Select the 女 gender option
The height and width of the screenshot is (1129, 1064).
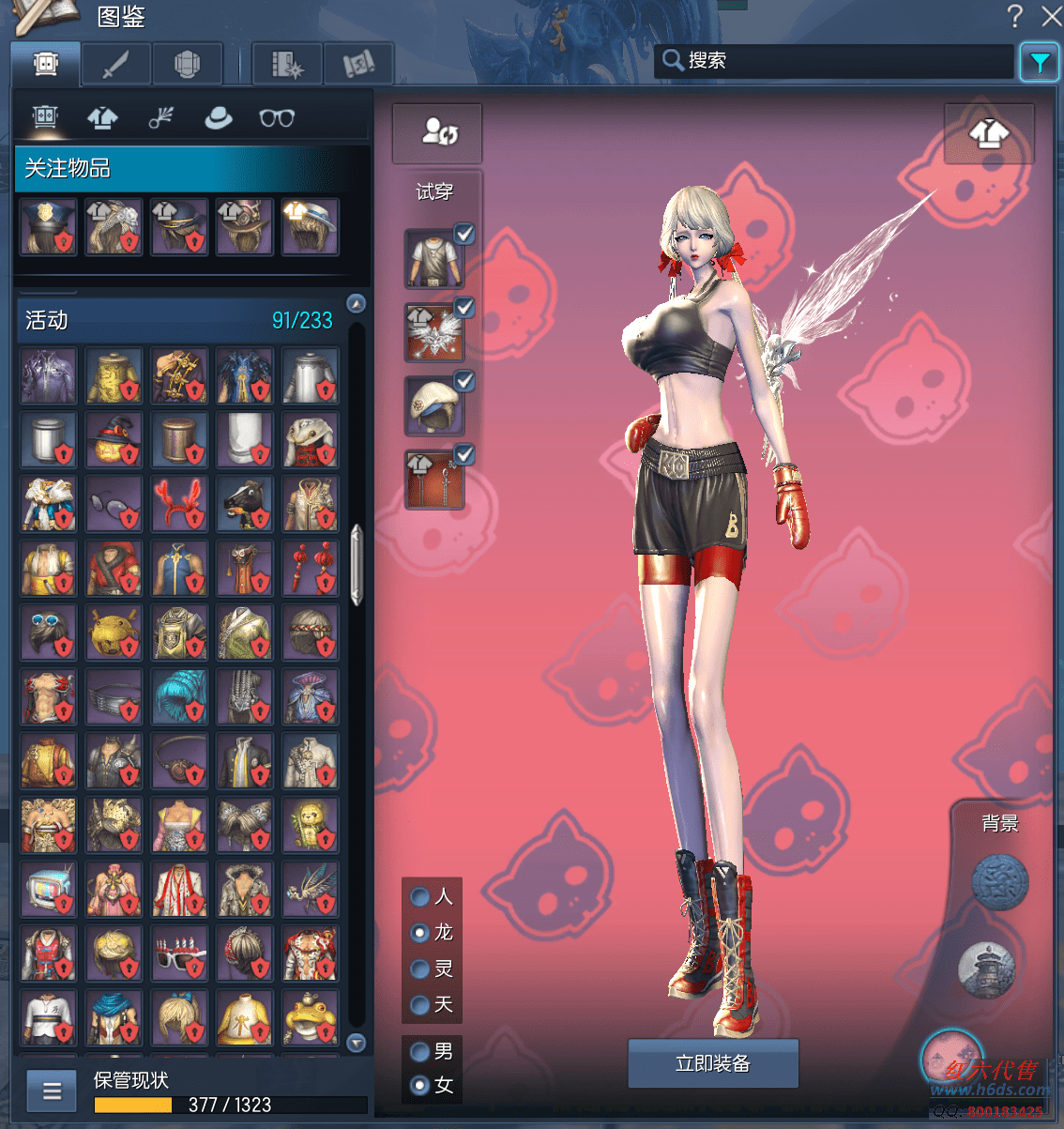click(x=420, y=1086)
